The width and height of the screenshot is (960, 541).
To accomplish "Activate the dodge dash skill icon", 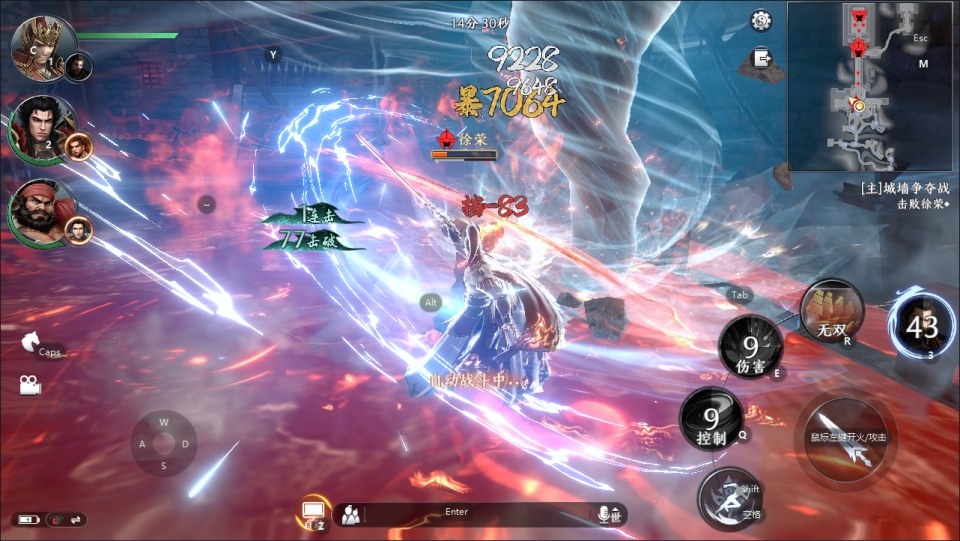I will click(729, 498).
